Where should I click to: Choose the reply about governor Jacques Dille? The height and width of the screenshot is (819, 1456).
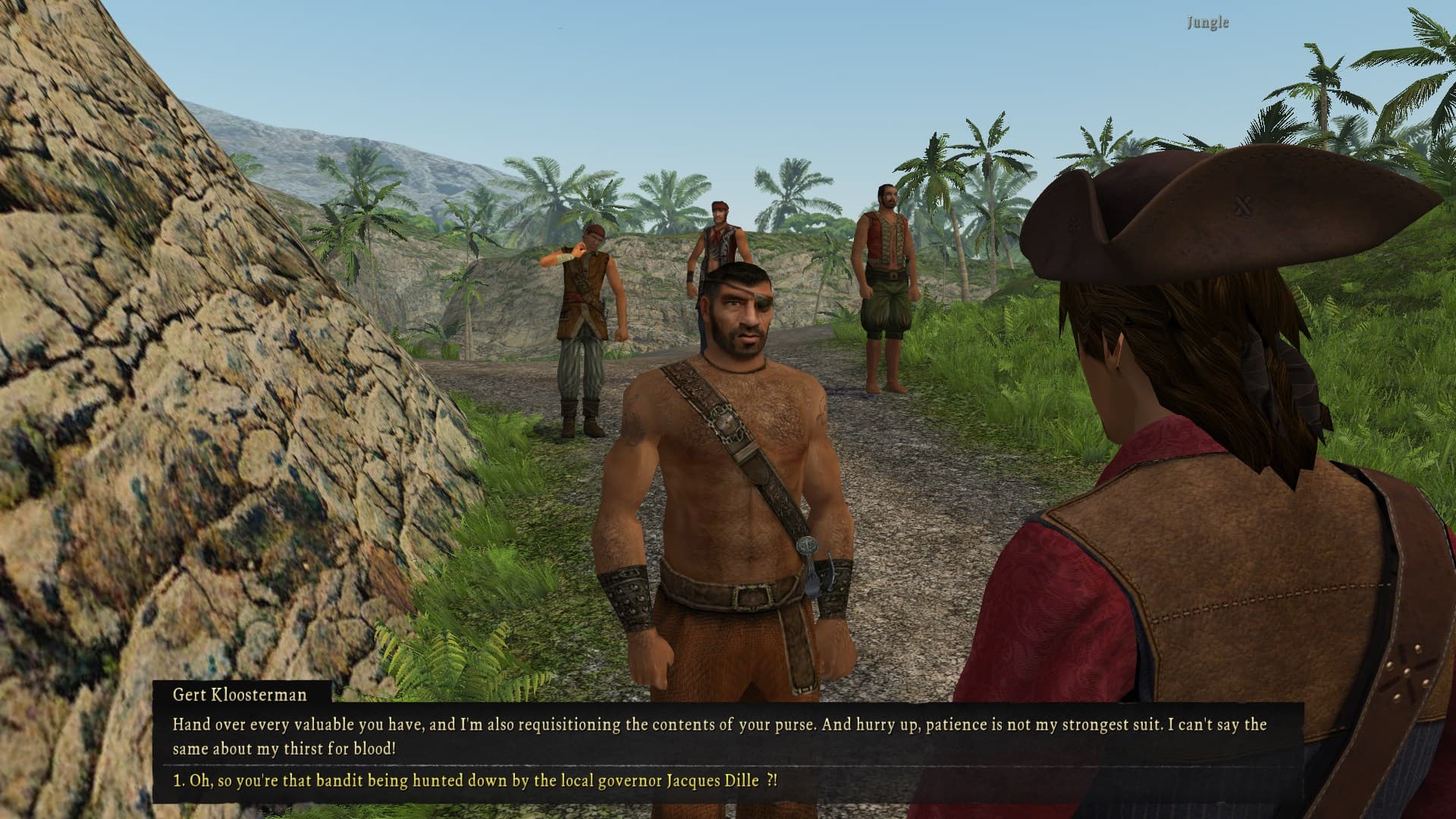475,780
